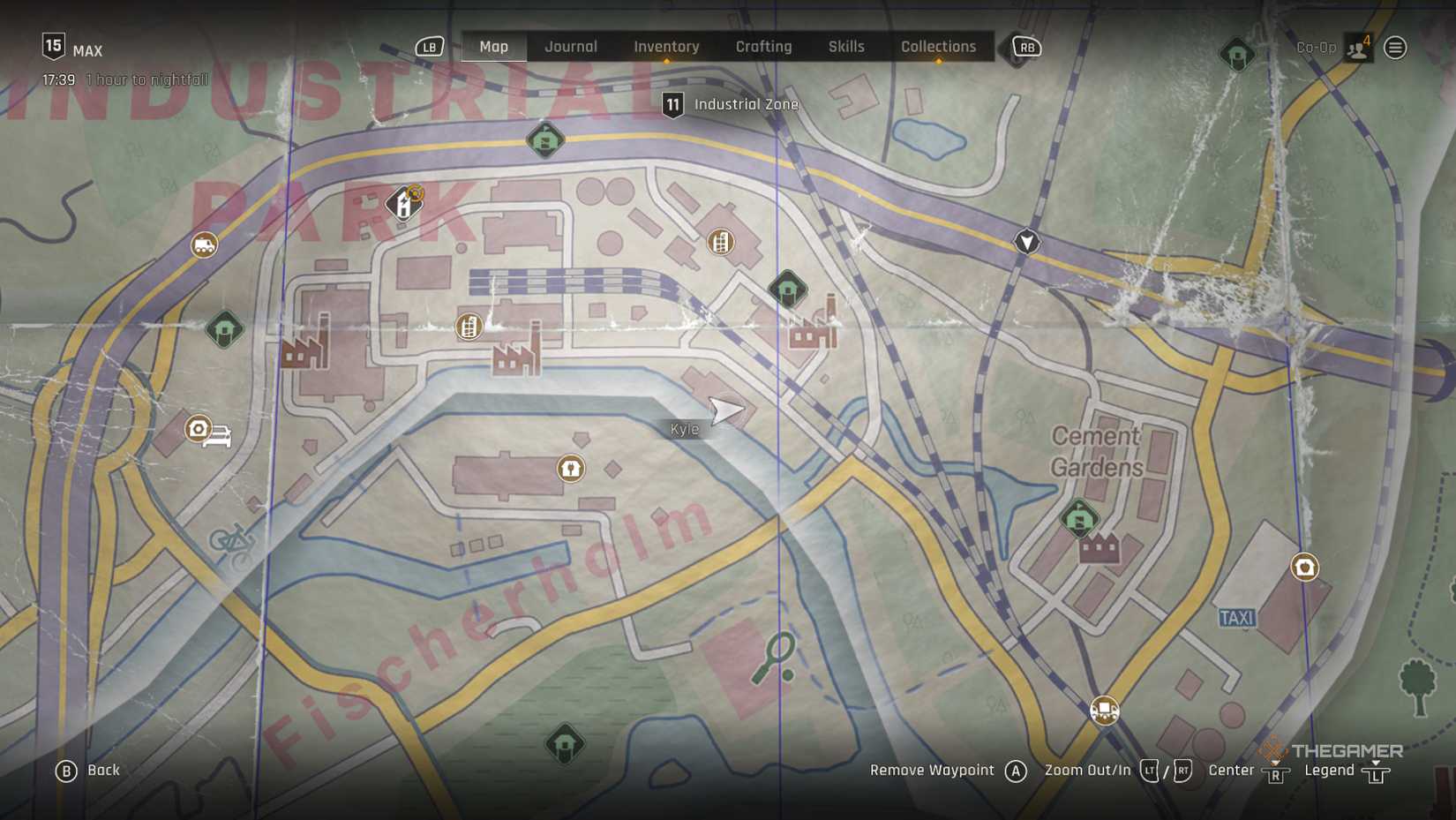The height and width of the screenshot is (820, 1456).
Task: Open the Co-Op players panel
Action: [x=1357, y=48]
